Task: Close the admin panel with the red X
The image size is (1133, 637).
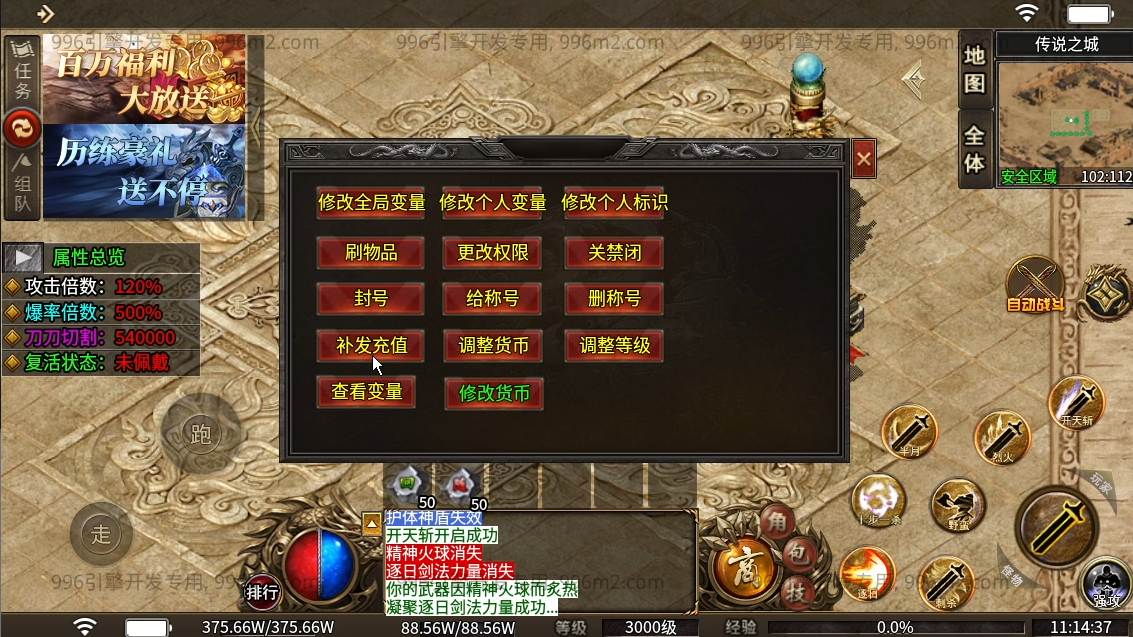Action: coord(864,158)
